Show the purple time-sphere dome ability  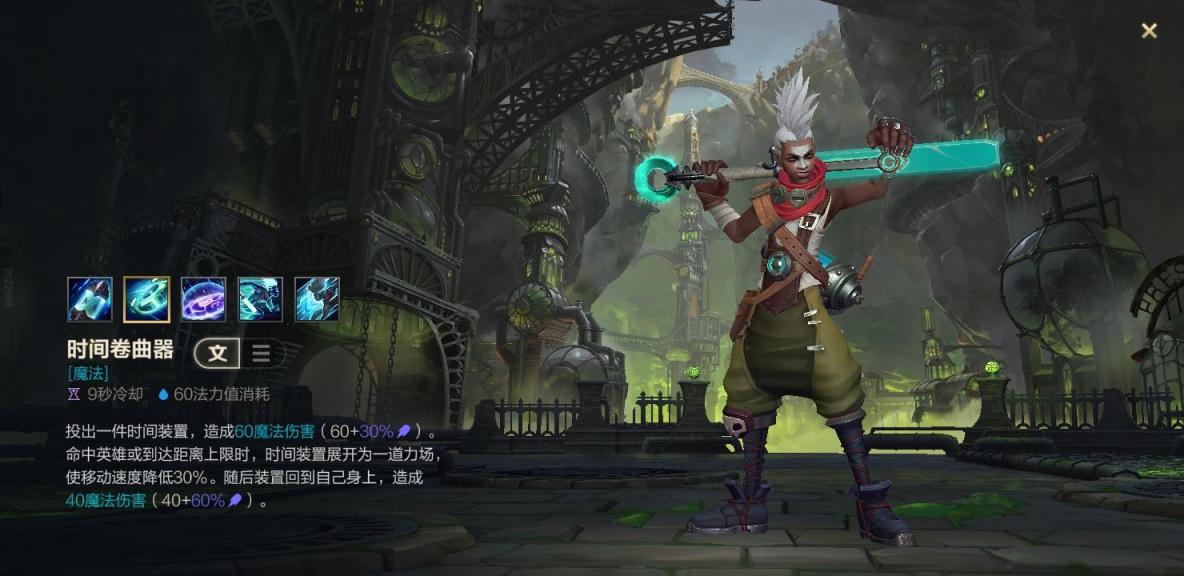pos(203,299)
